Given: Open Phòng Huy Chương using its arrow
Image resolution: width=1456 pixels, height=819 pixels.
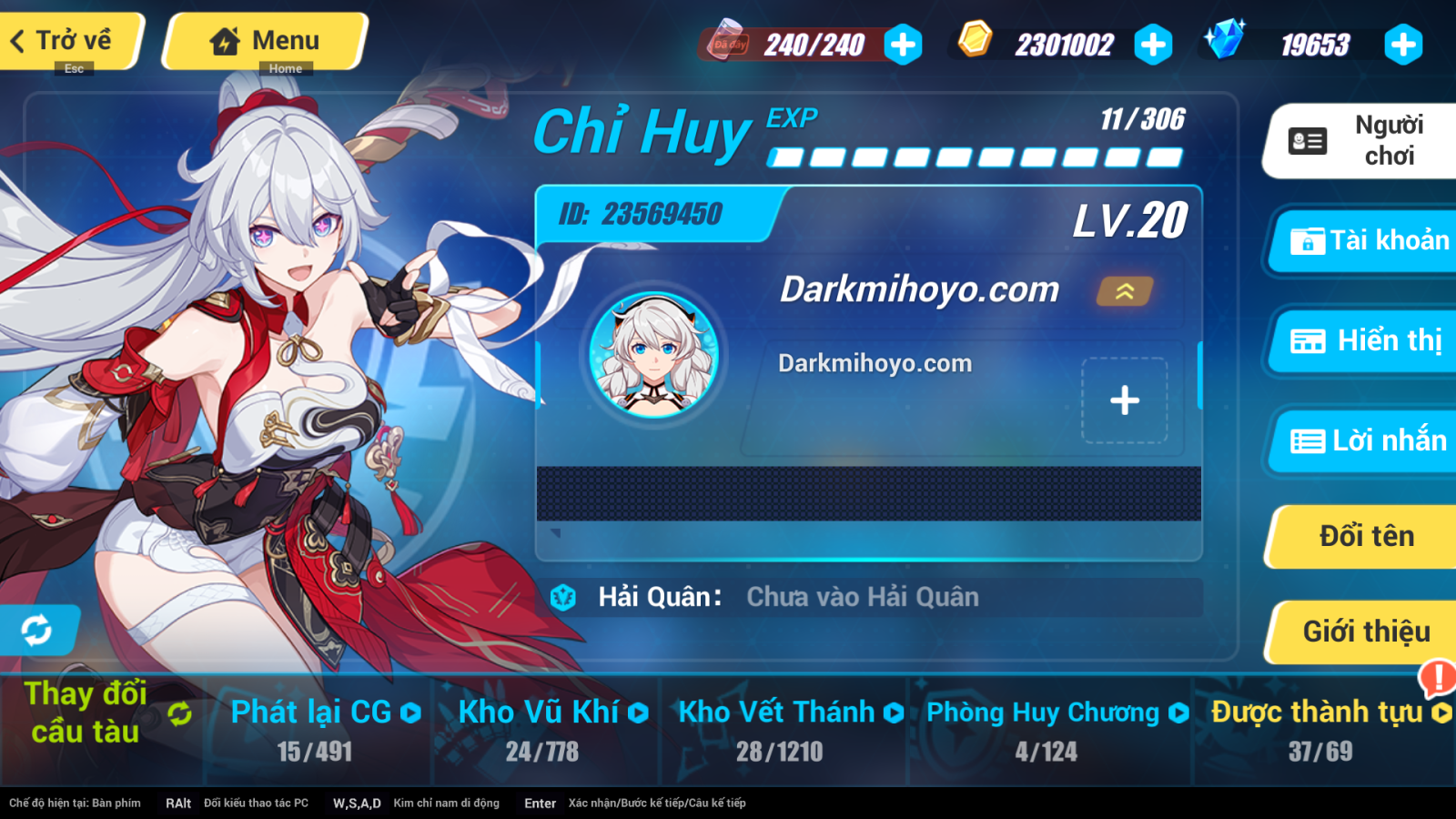Looking at the screenshot, I should coord(1178,713).
